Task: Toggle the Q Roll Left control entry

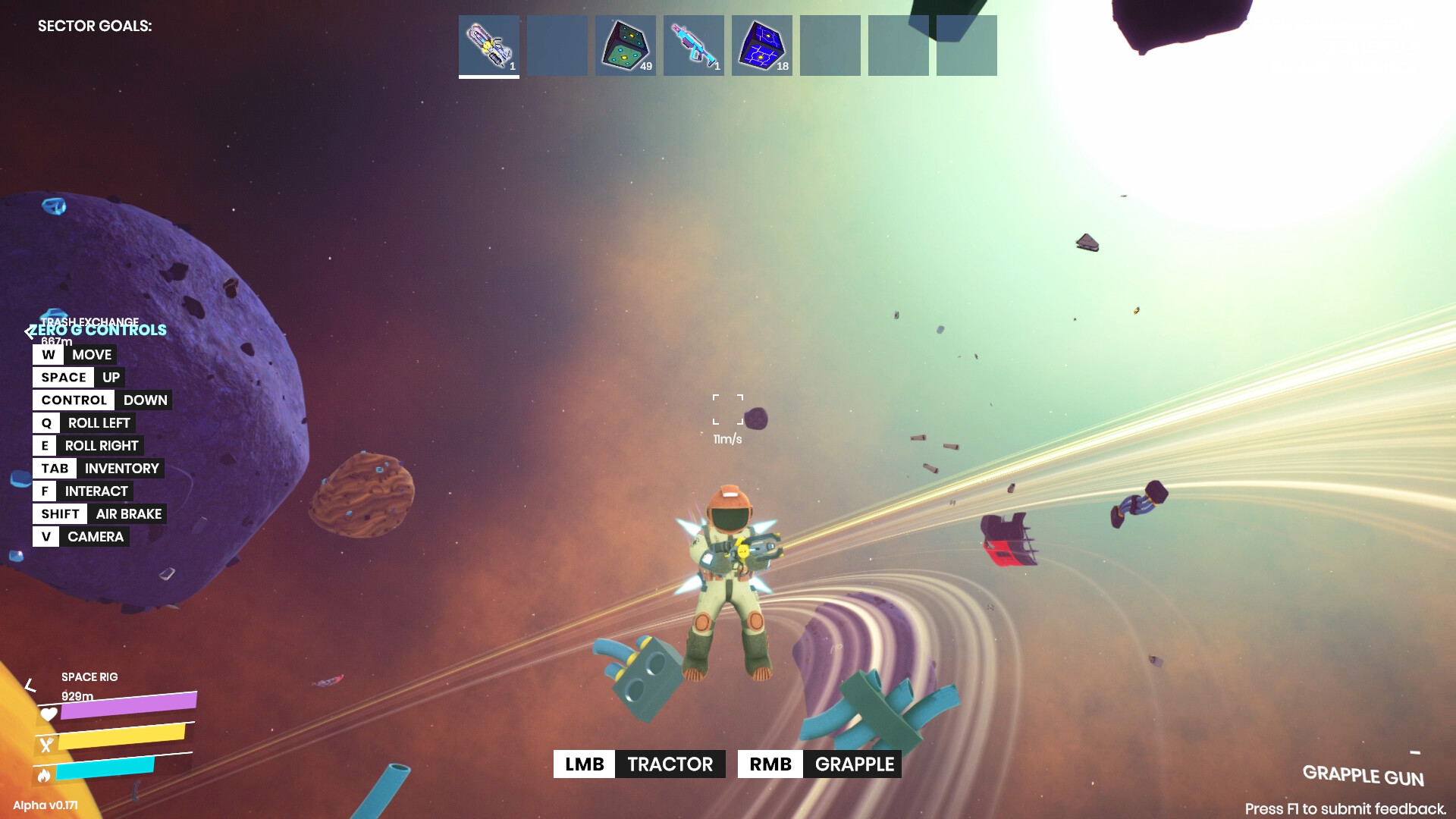Action: (x=83, y=422)
